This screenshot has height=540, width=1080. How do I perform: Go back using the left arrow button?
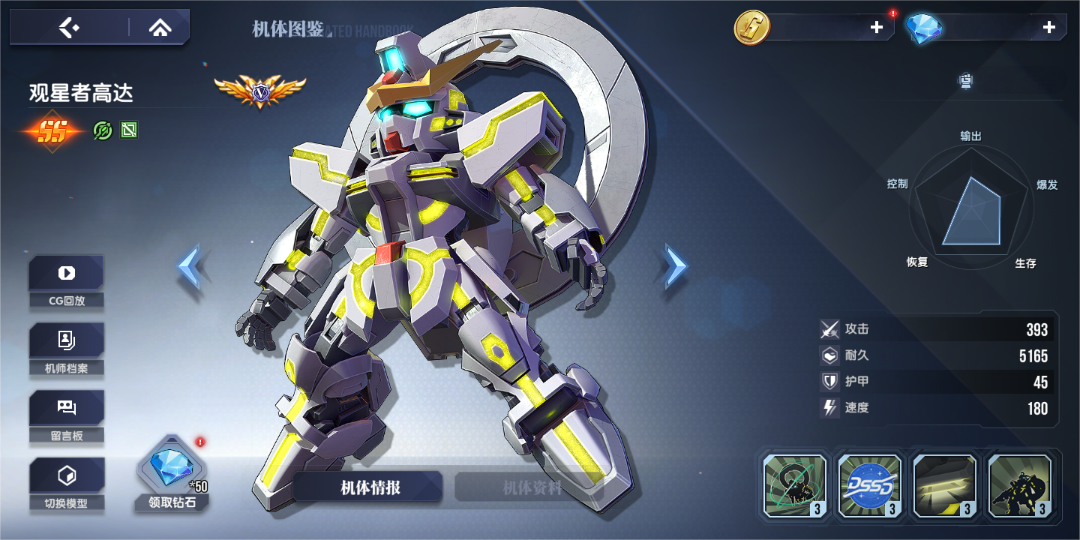(x=68, y=28)
